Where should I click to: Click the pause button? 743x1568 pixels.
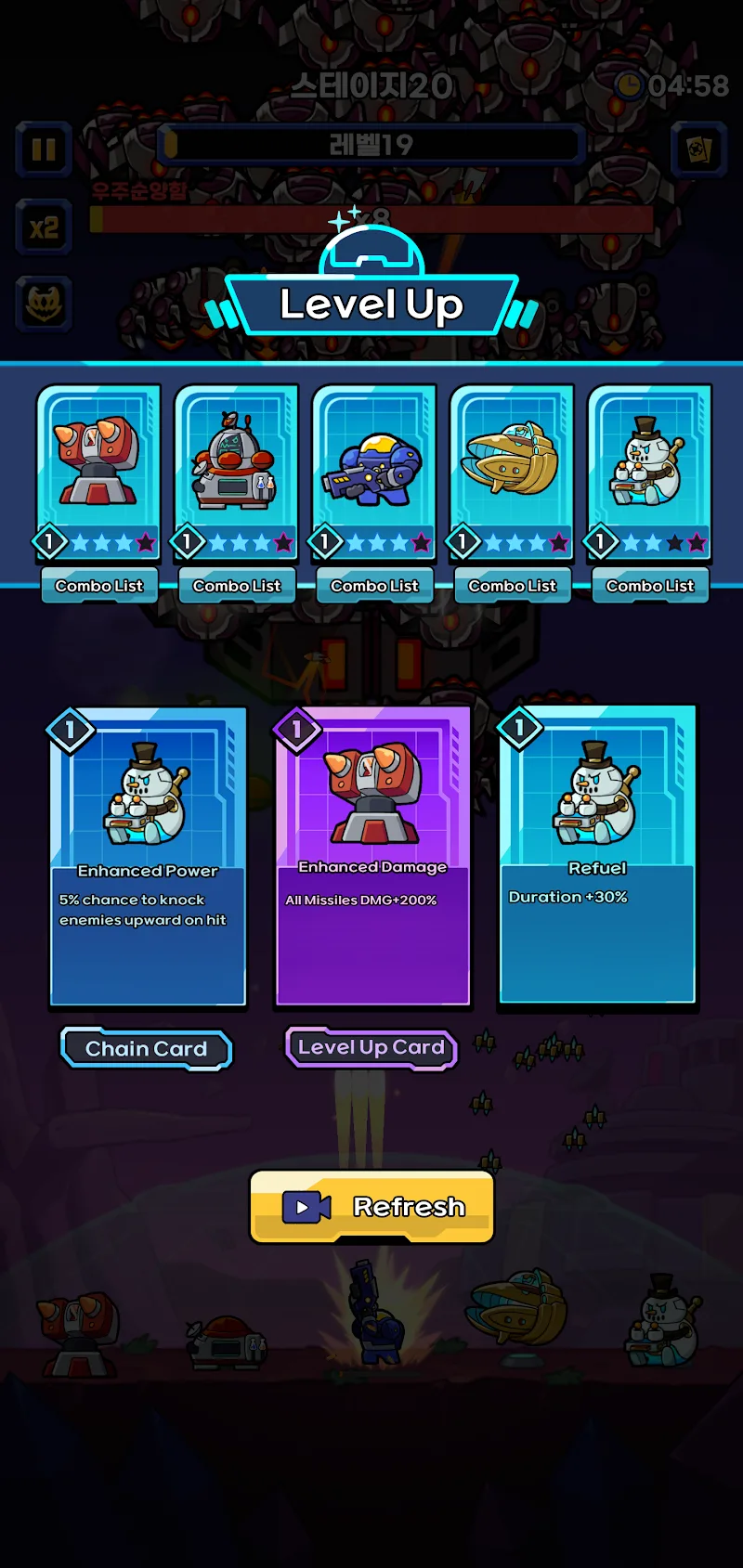(44, 149)
